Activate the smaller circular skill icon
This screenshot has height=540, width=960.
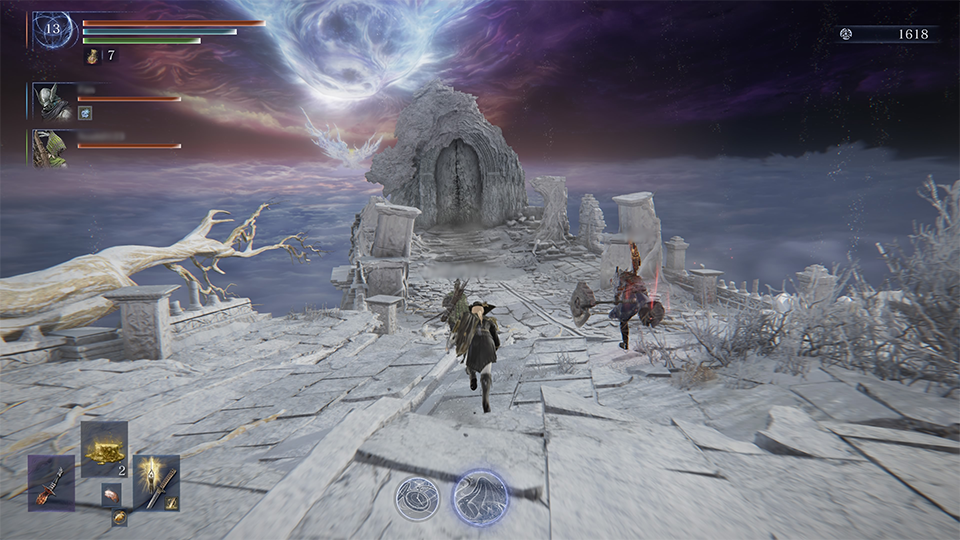416,497
